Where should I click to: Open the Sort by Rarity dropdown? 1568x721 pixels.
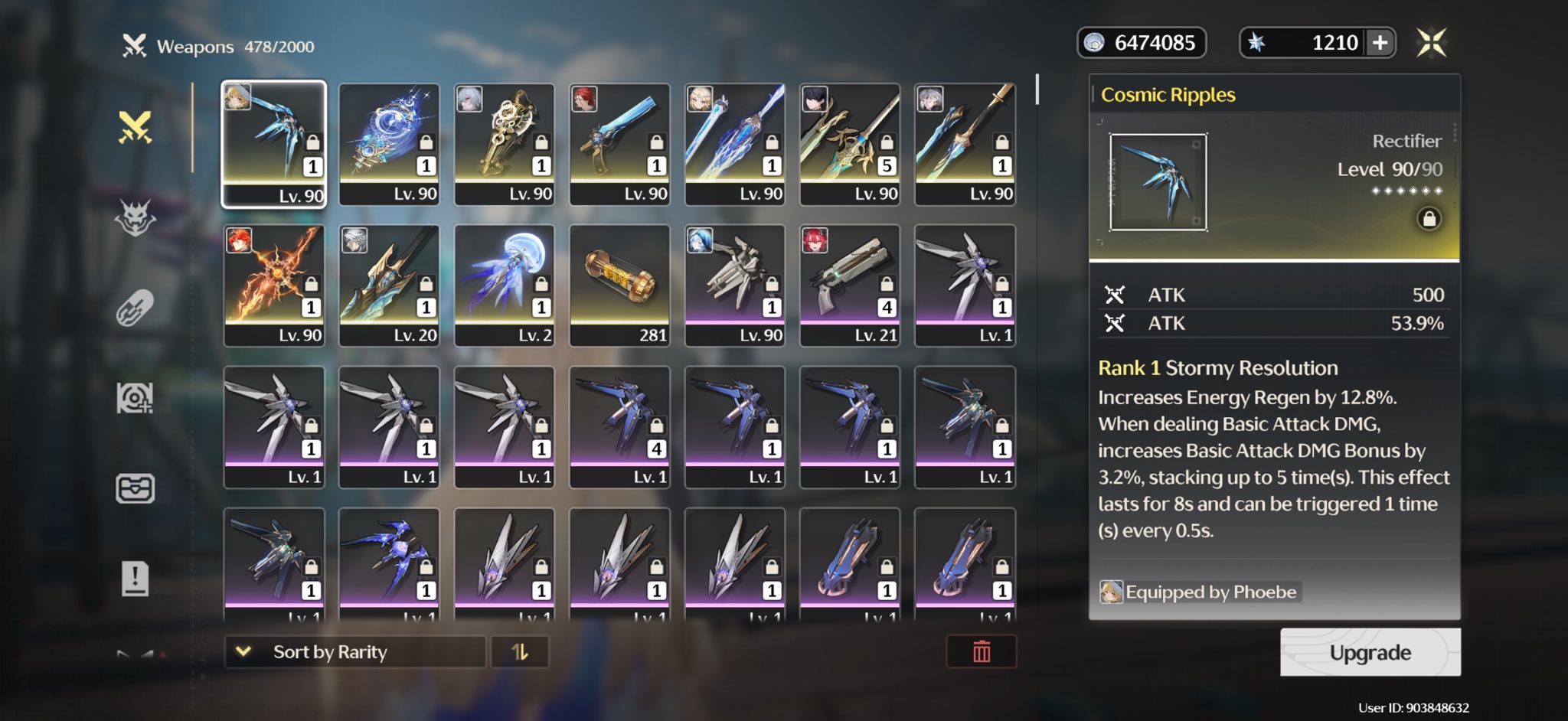[x=355, y=652]
